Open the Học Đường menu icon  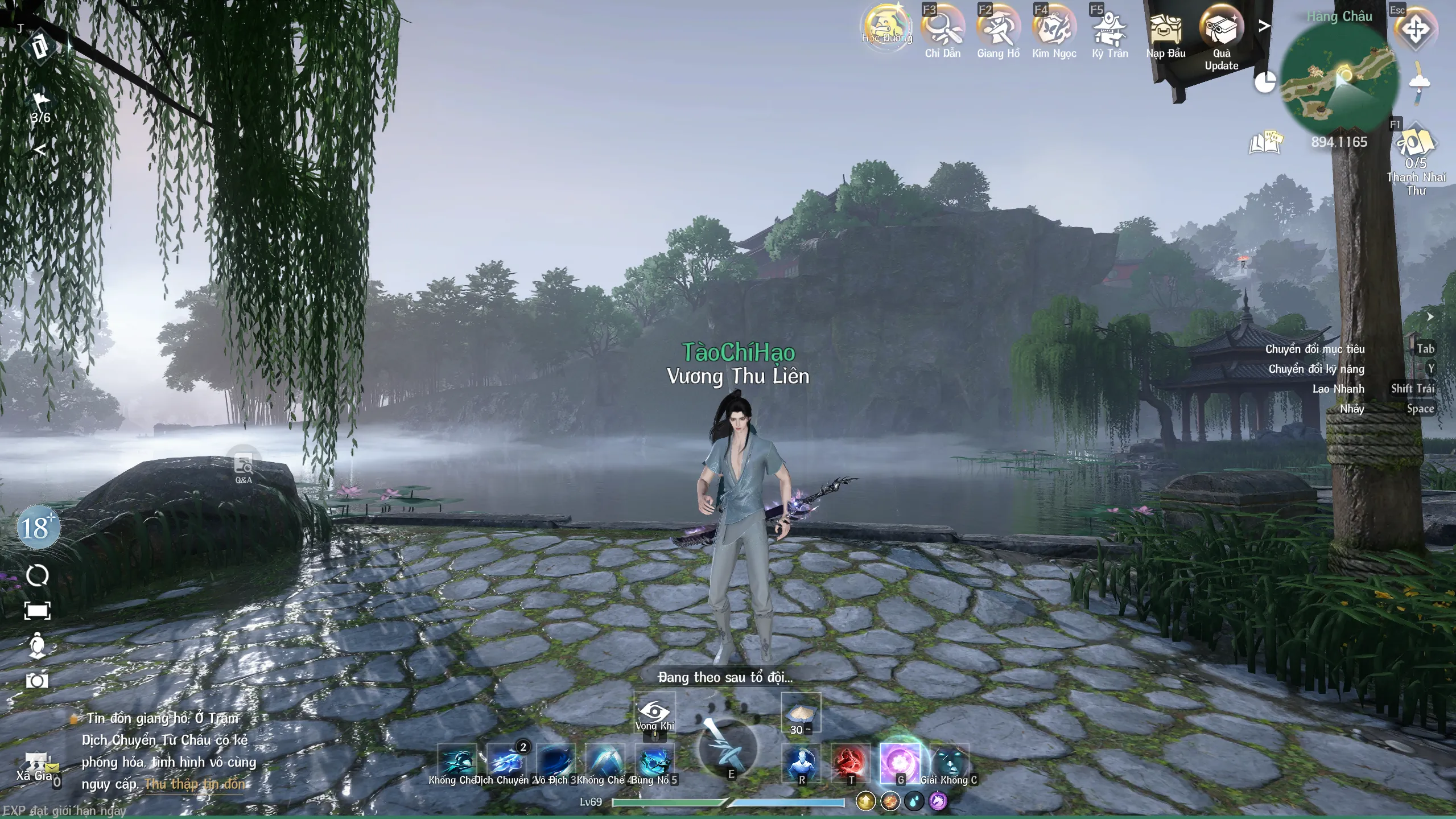[x=886, y=27]
